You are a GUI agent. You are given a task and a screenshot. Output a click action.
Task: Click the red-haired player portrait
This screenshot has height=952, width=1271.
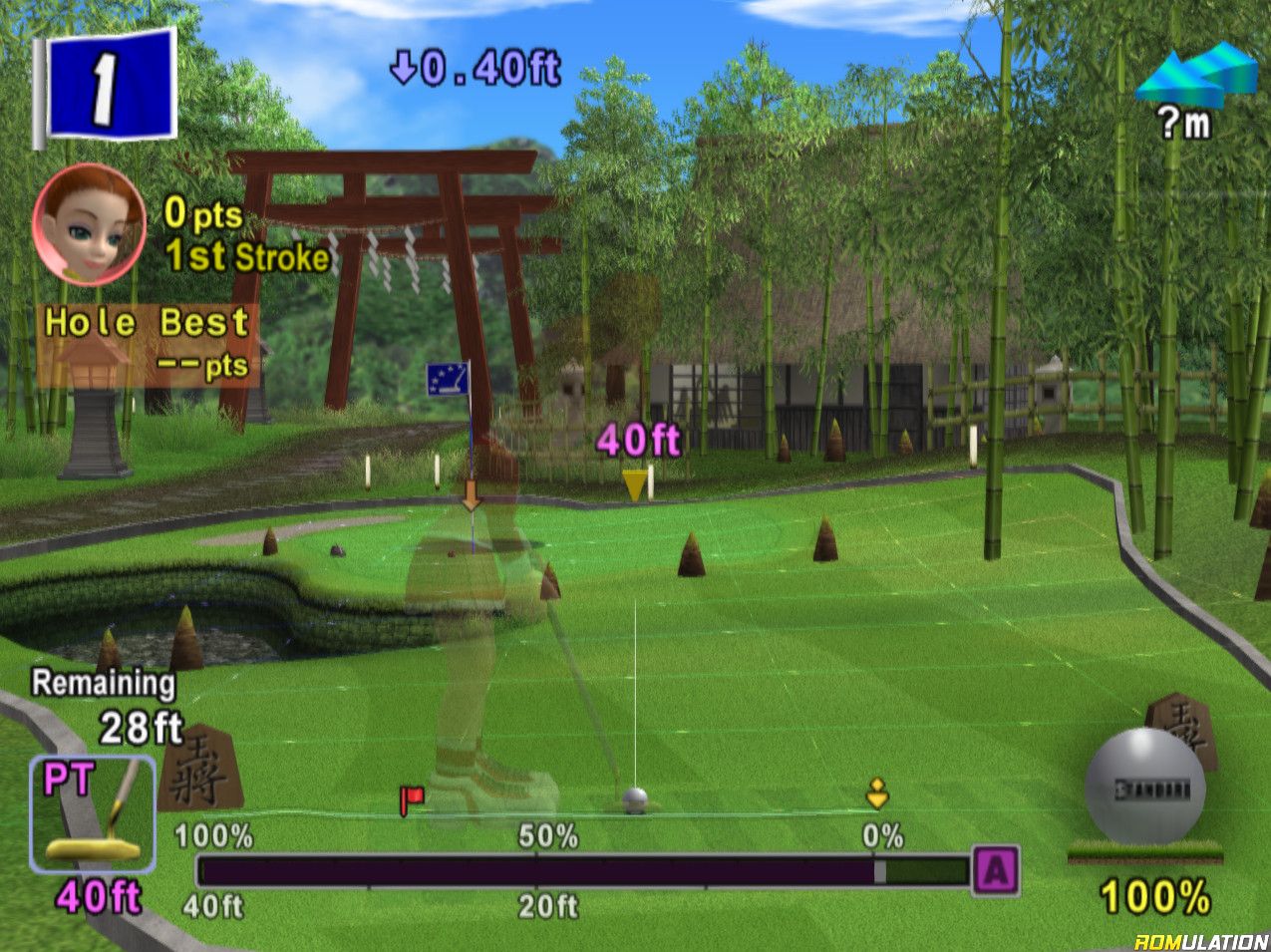88,224
